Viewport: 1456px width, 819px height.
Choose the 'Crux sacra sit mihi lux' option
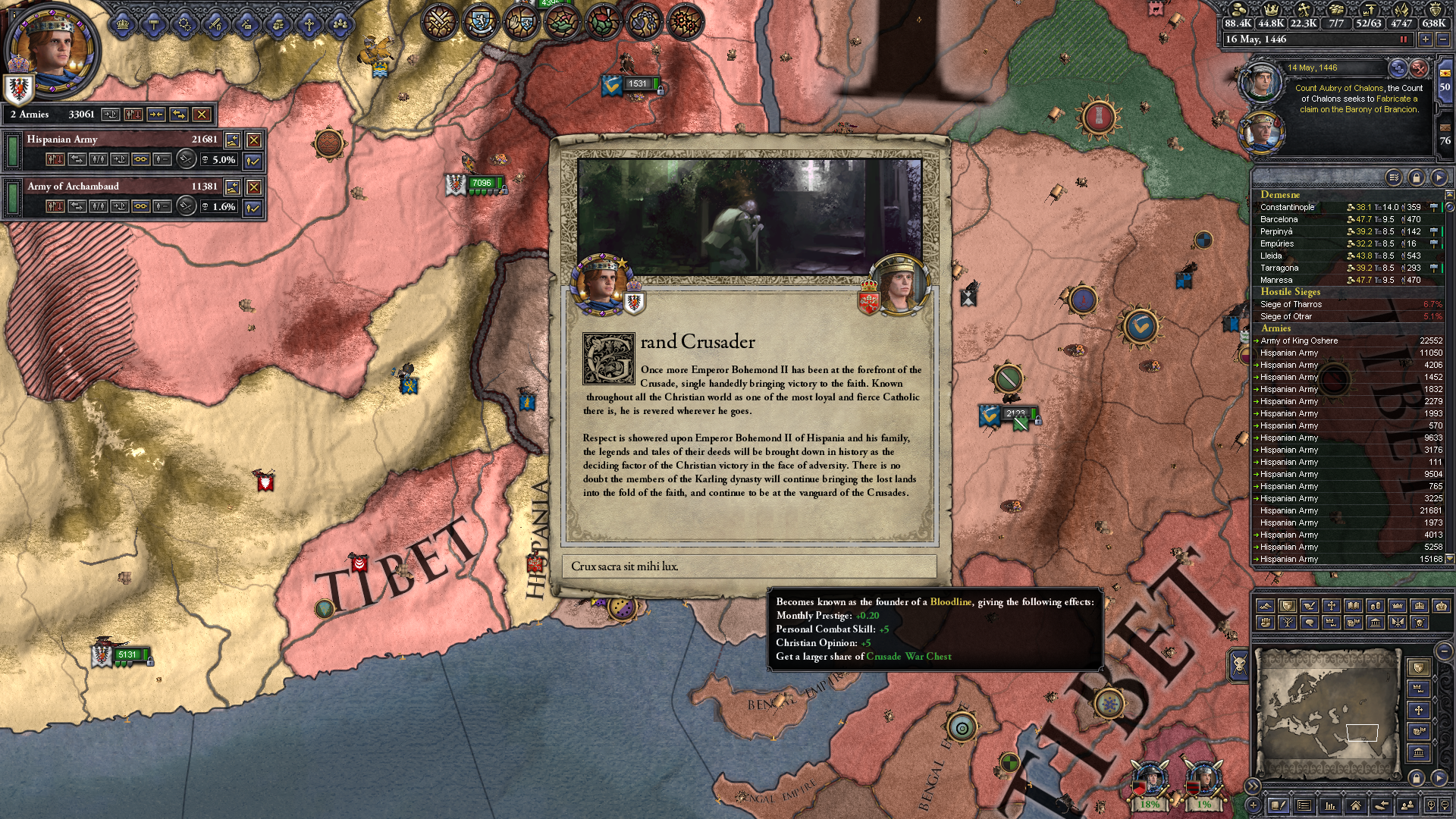point(749,566)
